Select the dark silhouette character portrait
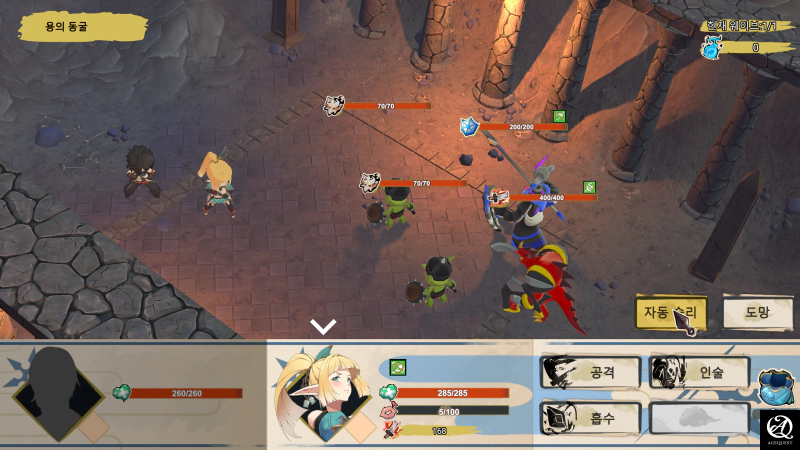800x450 pixels. tap(62, 392)
